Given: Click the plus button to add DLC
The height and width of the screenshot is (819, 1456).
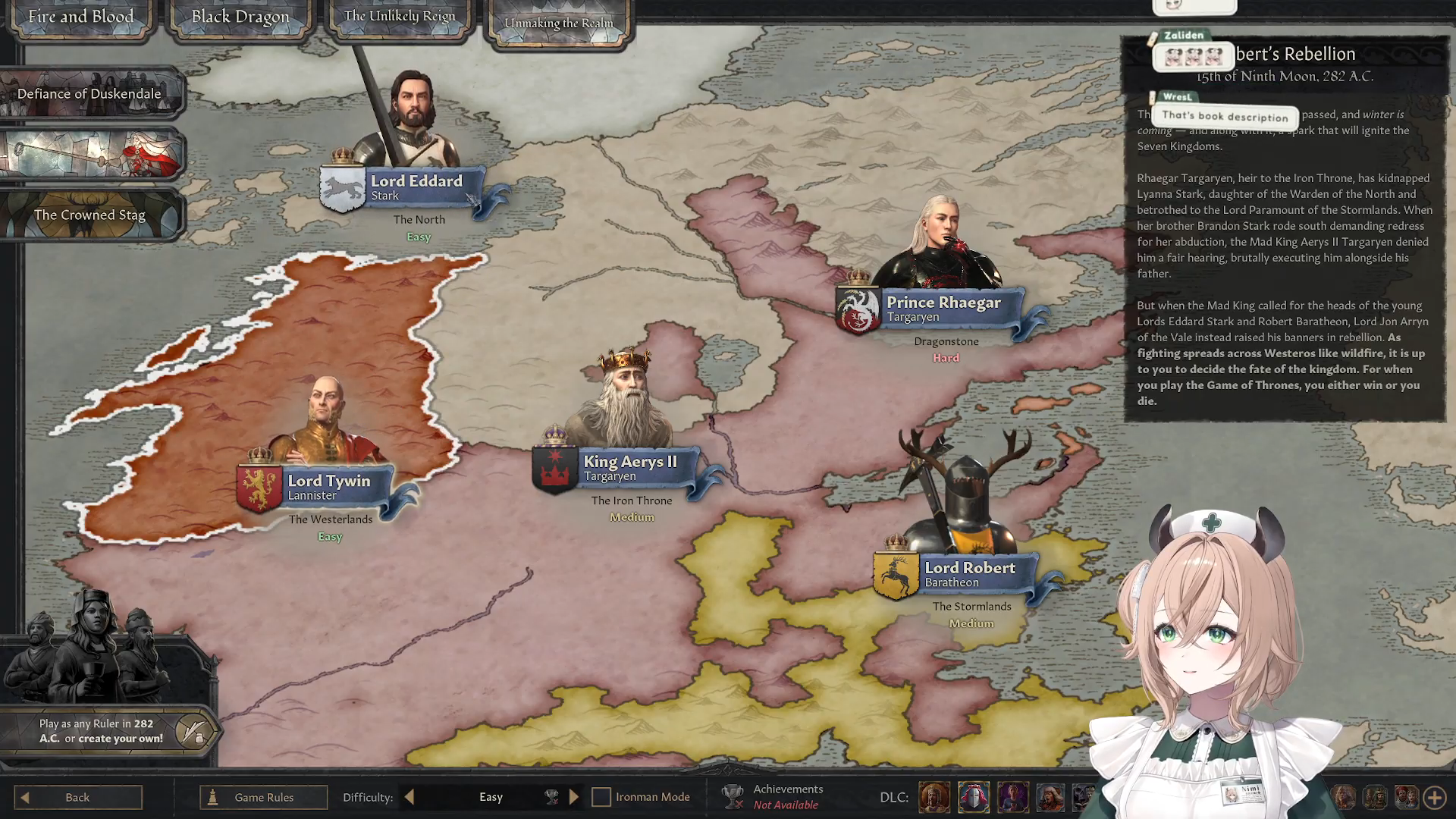Looking at the screenshot, I should (1434, 797).
